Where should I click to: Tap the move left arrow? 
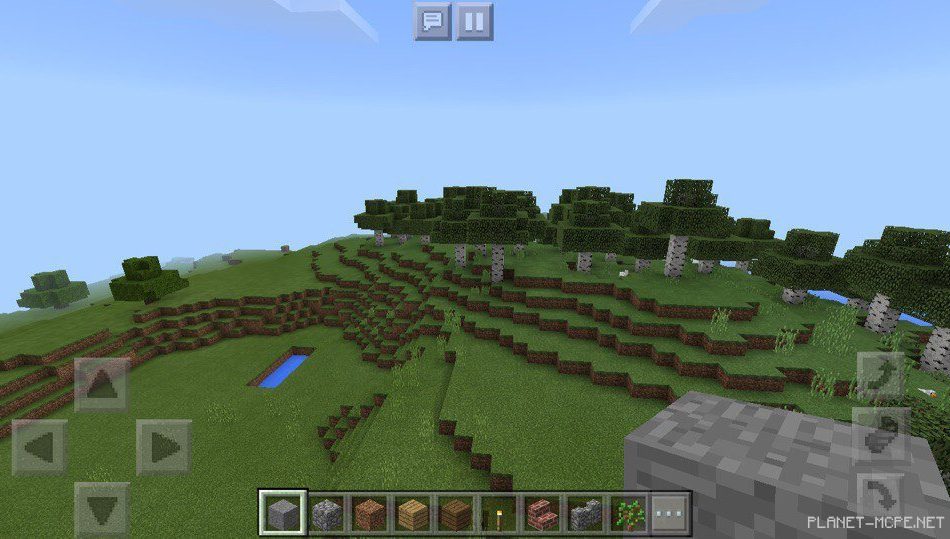[x=40, y=447]
